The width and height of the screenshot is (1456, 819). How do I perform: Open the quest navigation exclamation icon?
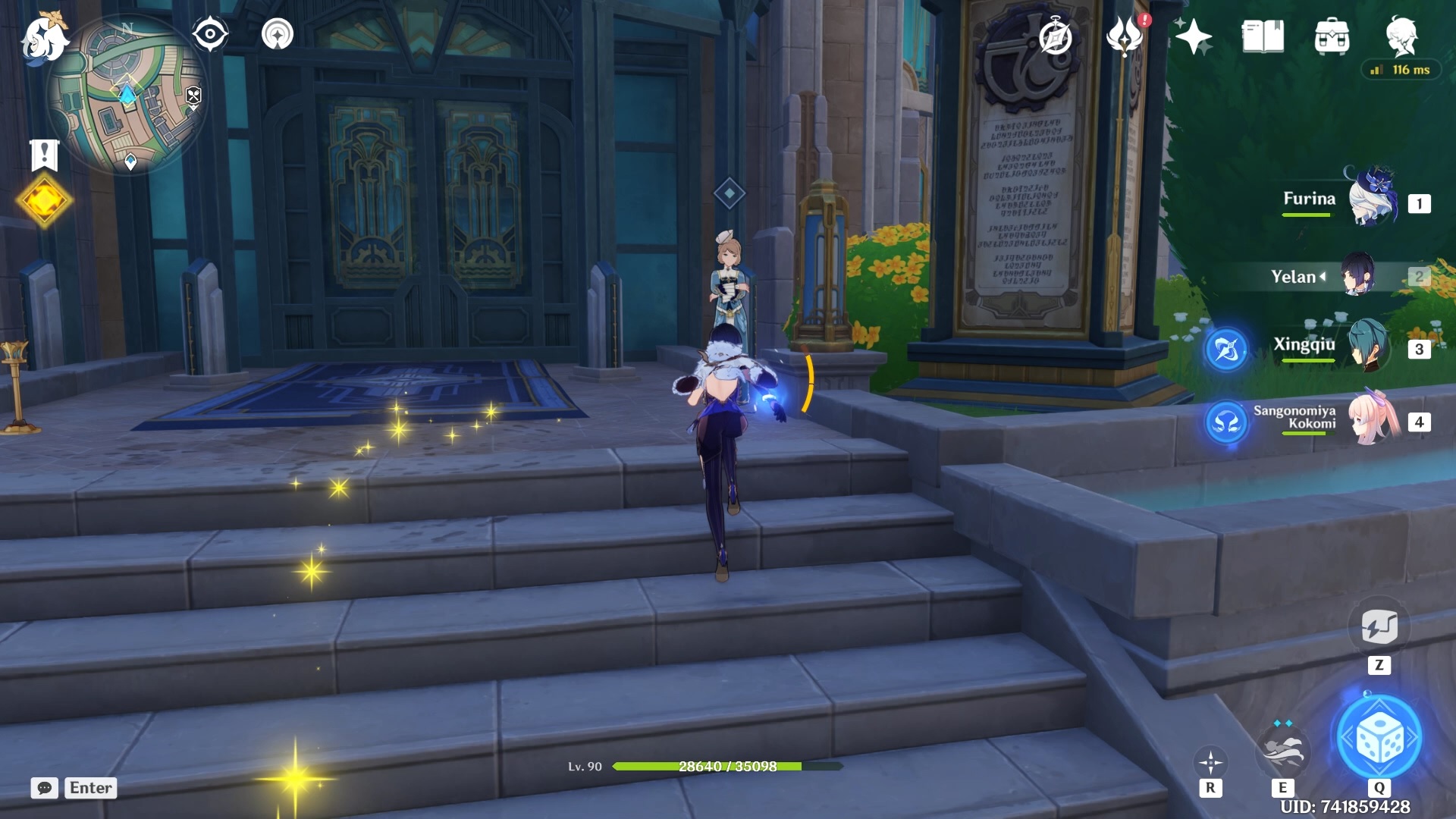tap(43, 152)
